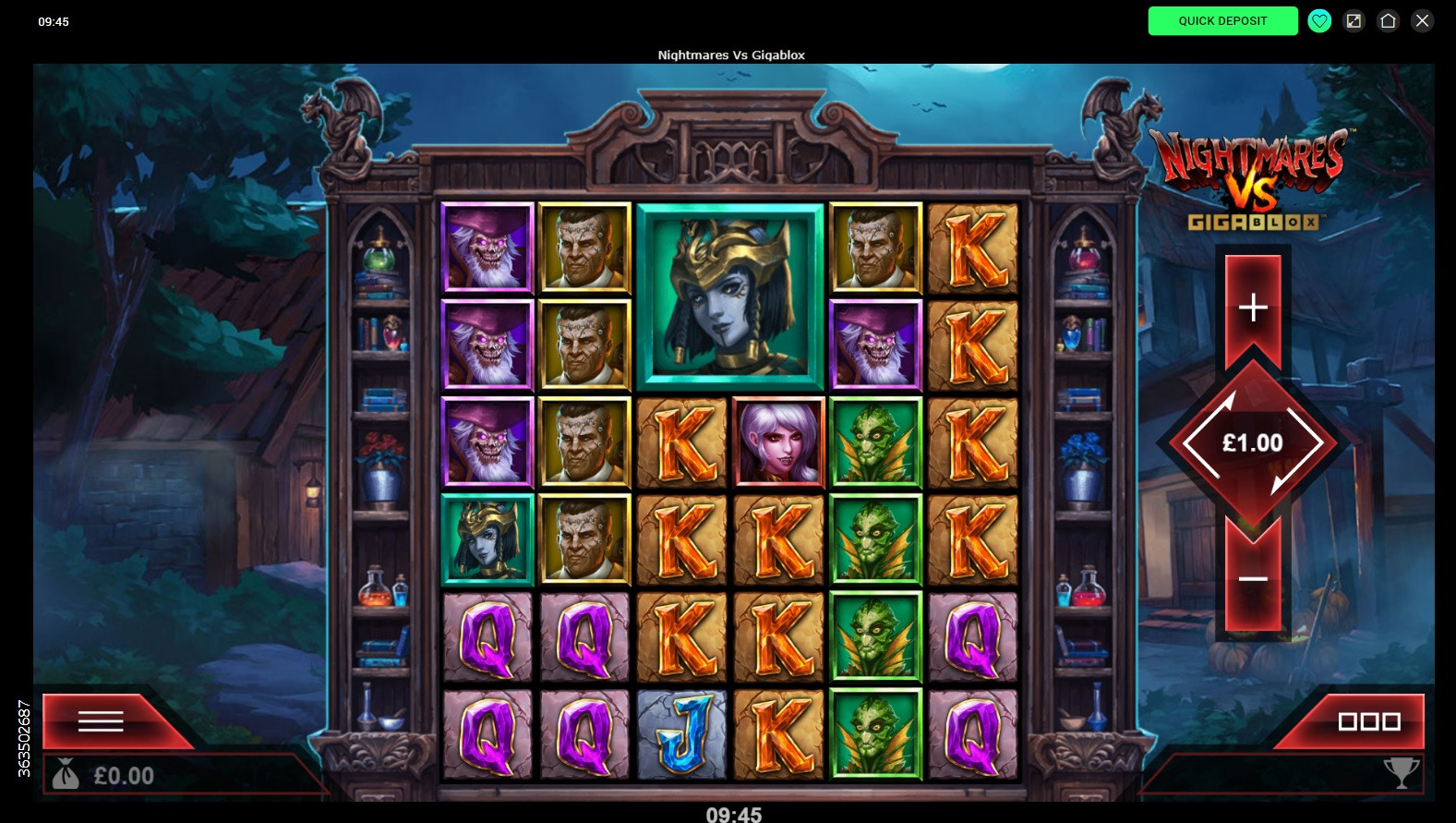
Task: Increase the bet with the plus icon
Action: click(x=1253, y=309)
